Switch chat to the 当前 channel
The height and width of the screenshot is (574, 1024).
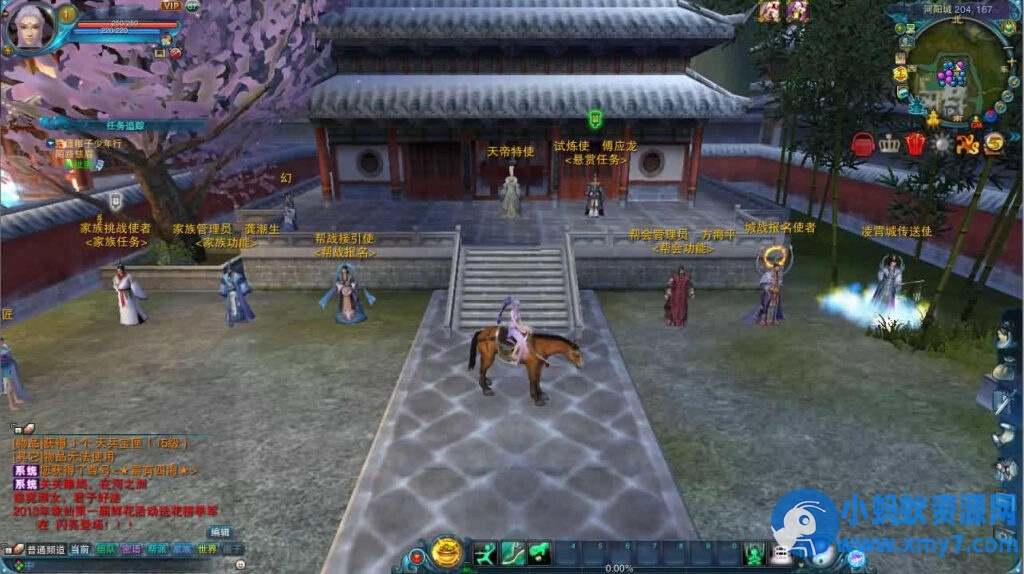[81, 549]
